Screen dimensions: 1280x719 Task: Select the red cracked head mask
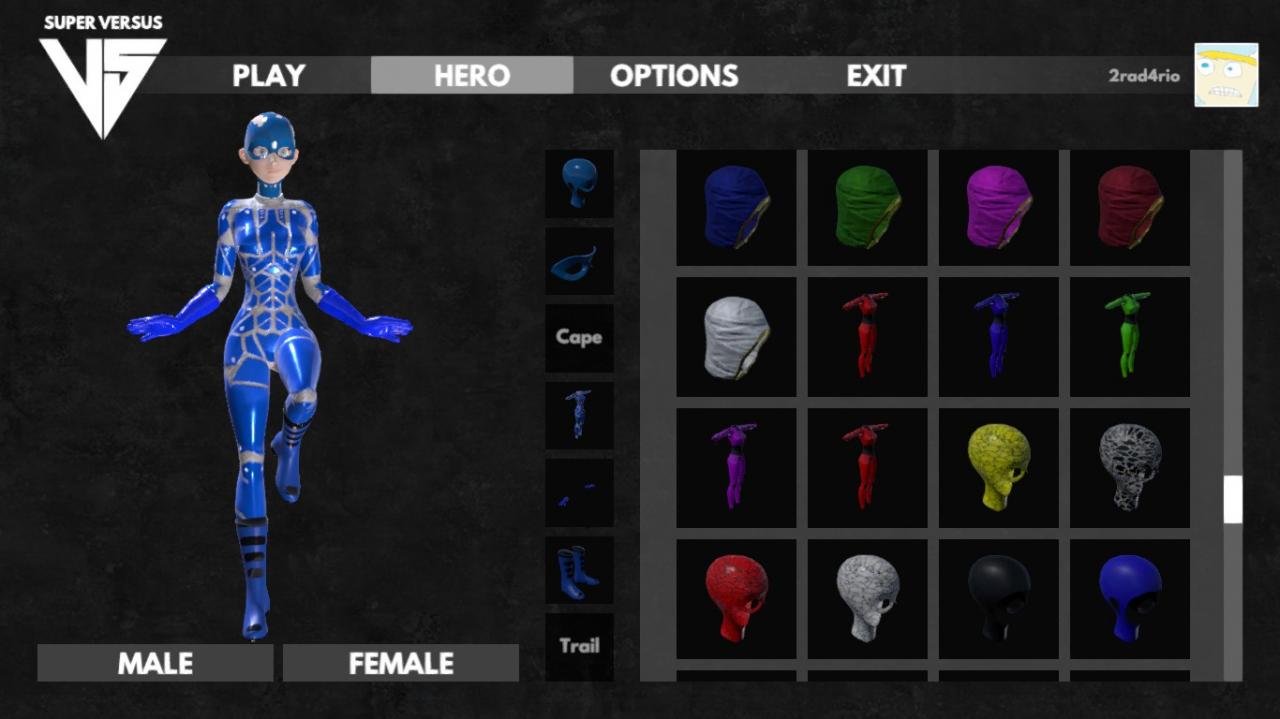[x=736, y=599]
